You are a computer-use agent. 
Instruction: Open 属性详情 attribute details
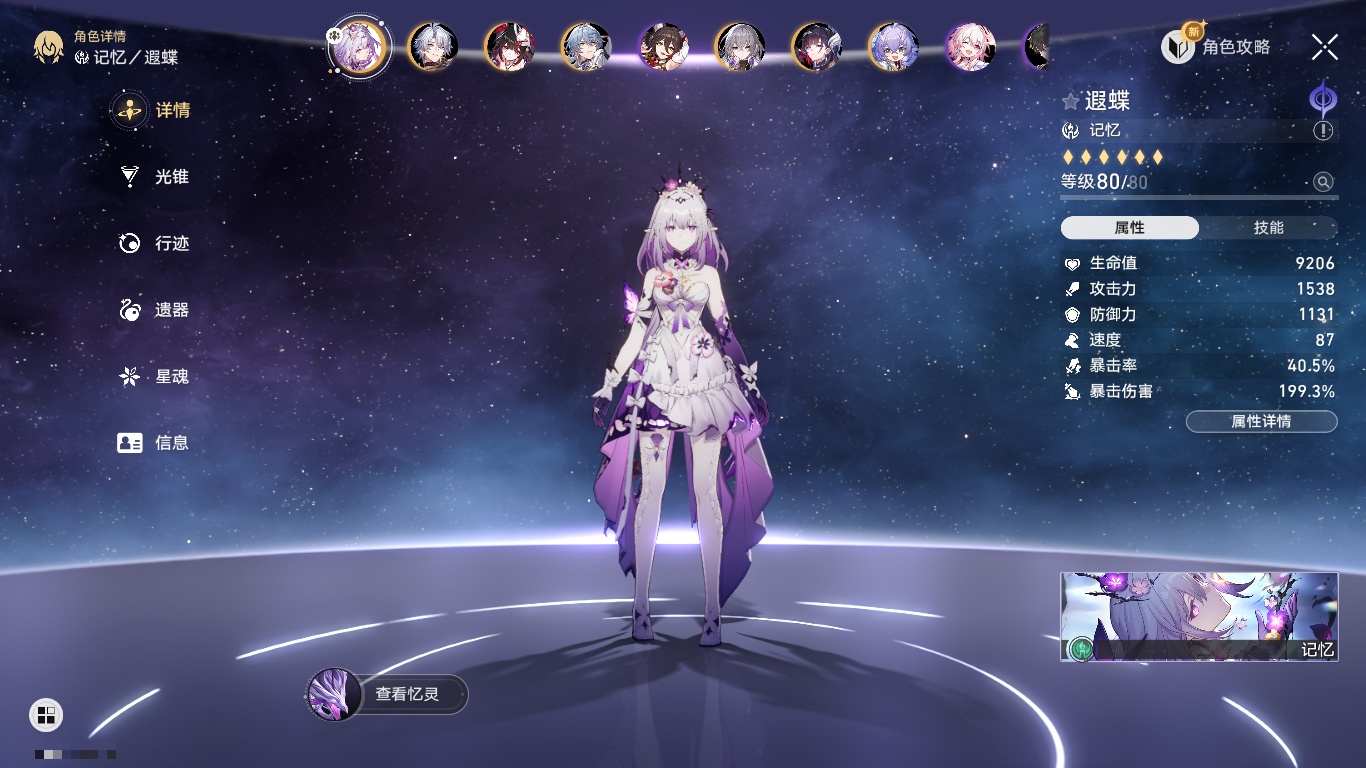(1261, 421)
